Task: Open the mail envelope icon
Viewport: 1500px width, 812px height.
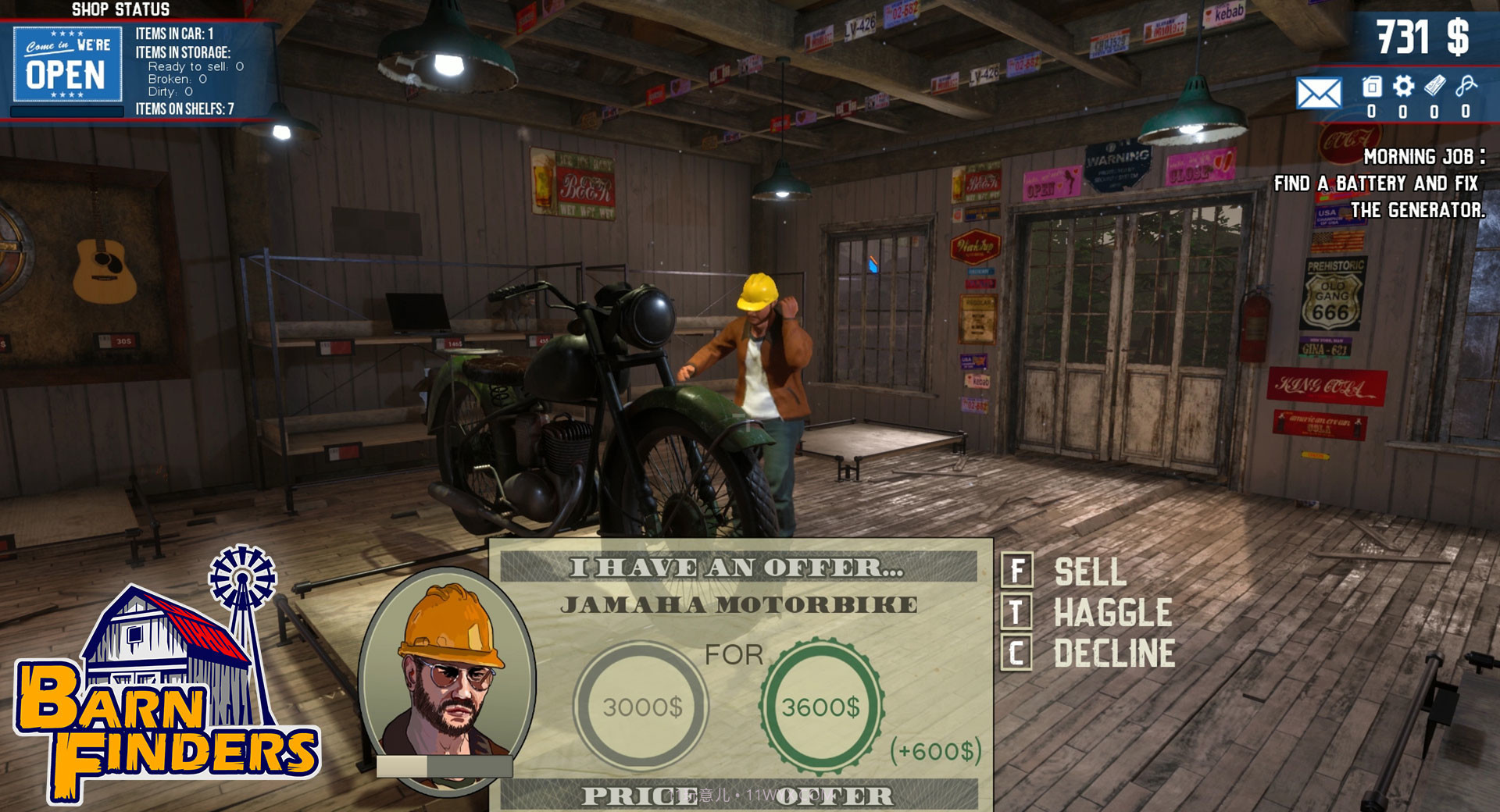Action: (x=1320, y=94)
